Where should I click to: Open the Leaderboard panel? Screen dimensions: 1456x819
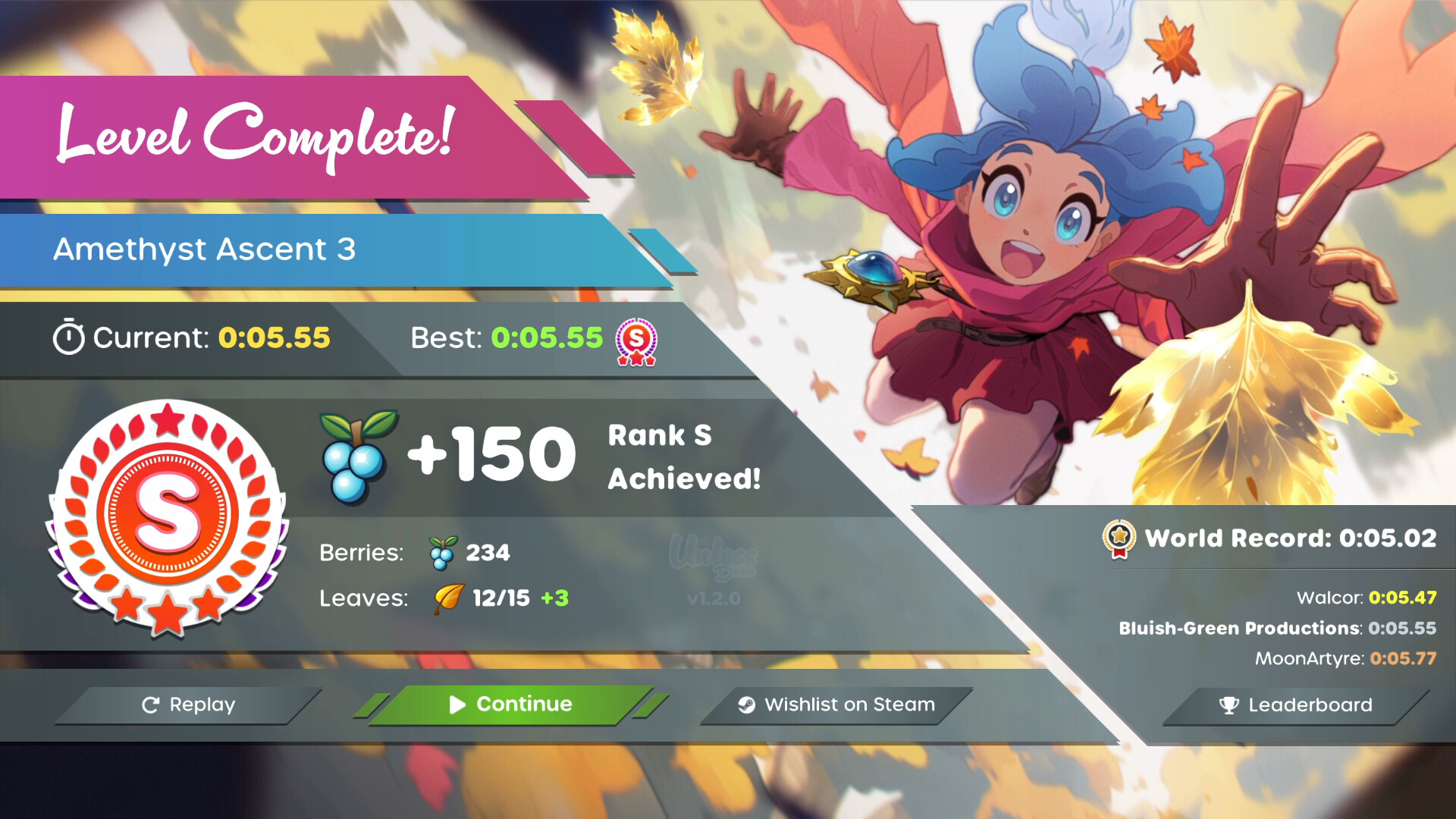(x=1287, y=705)
